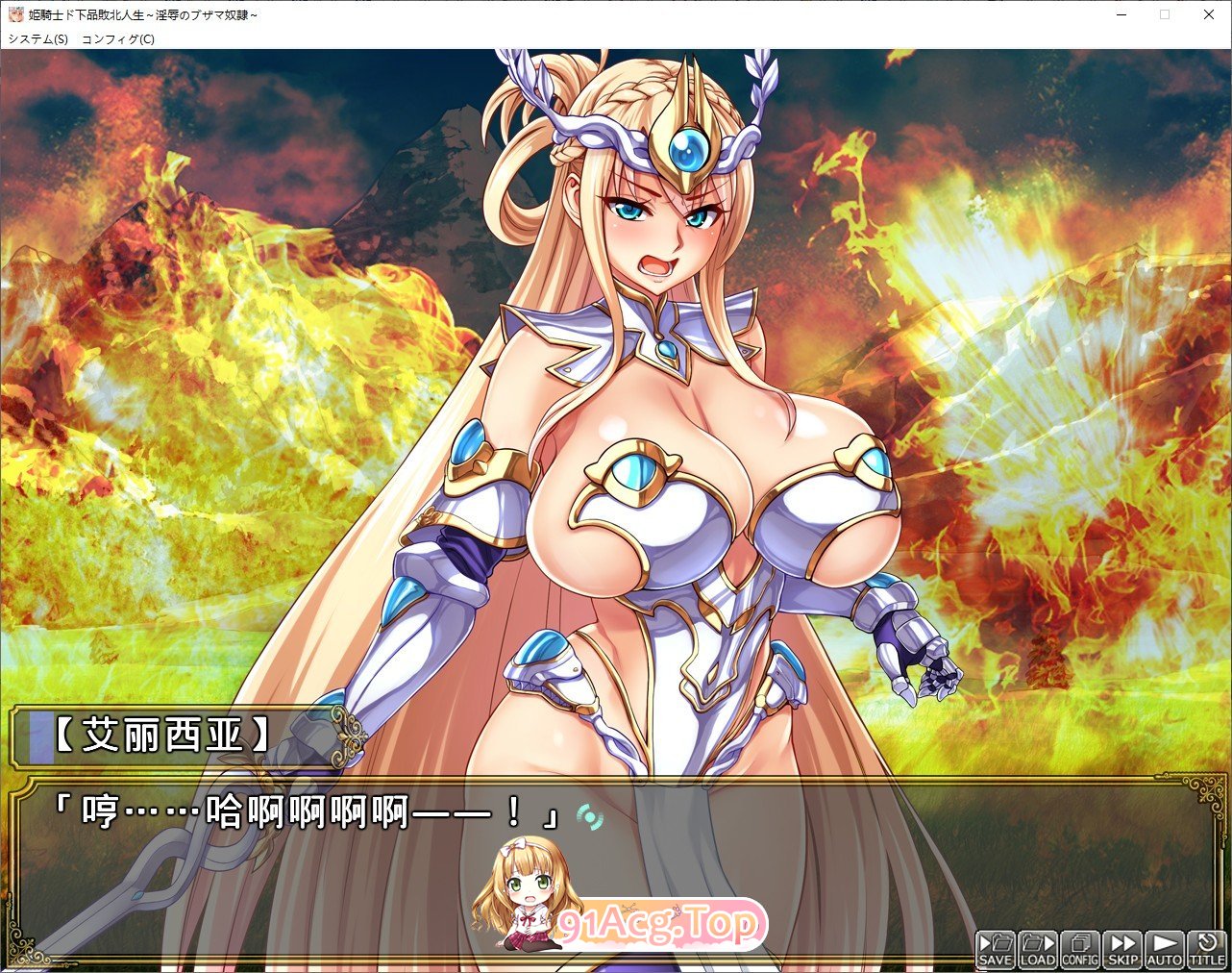Open the コンフィグ(C) menu
The height and width of the screenshot is (973, 1232).
(x=116, y=39)
